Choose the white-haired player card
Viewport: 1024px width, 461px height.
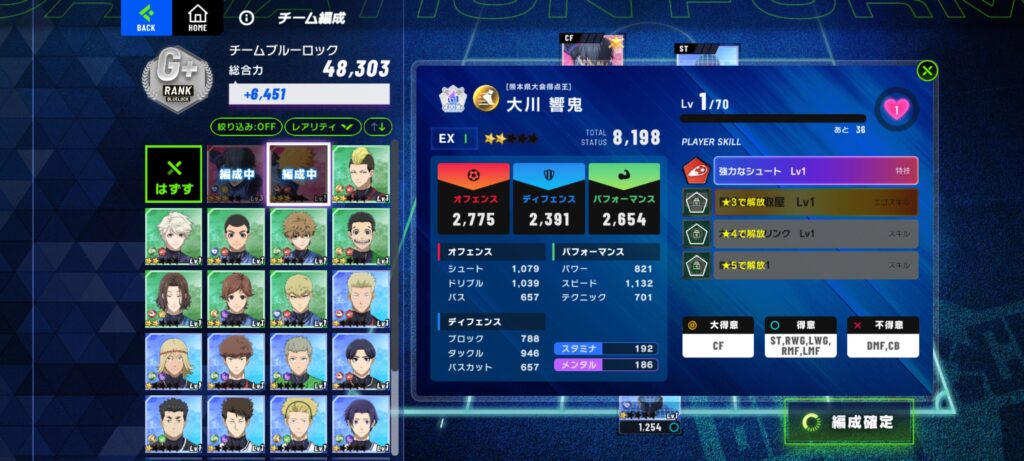tap(173, 236)
